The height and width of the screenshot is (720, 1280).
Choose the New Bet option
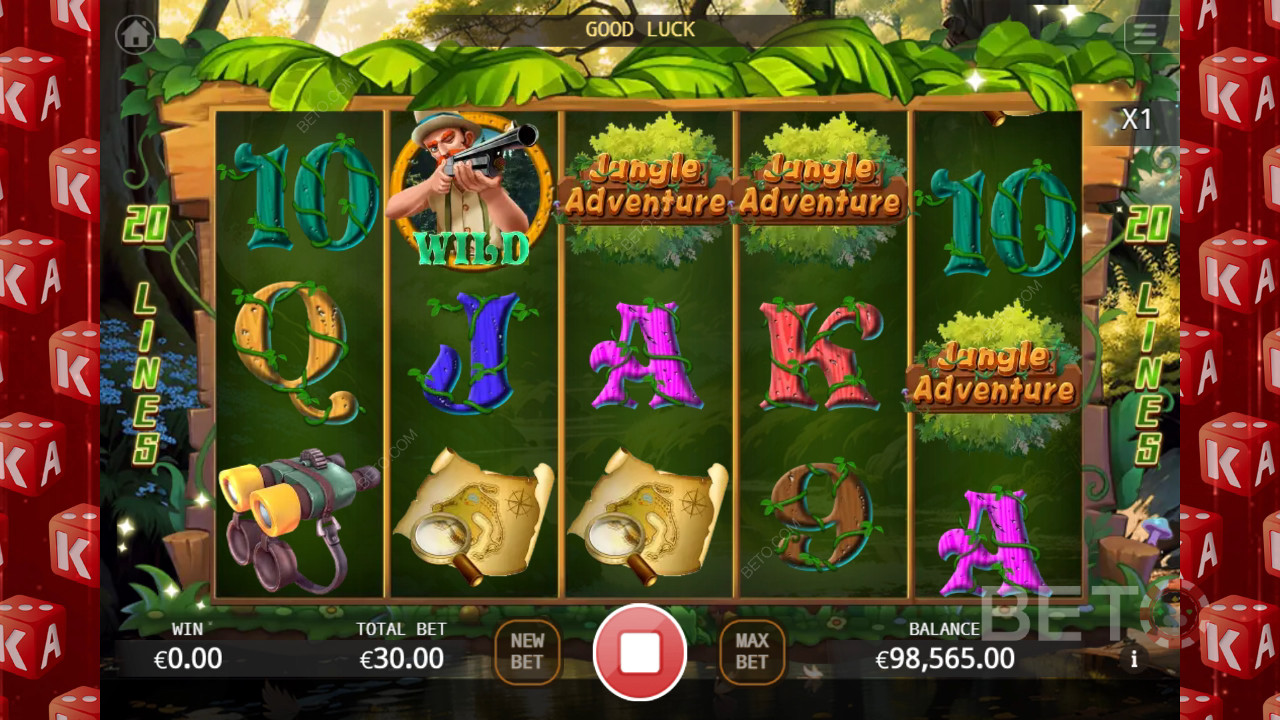[x=527, y=652]
